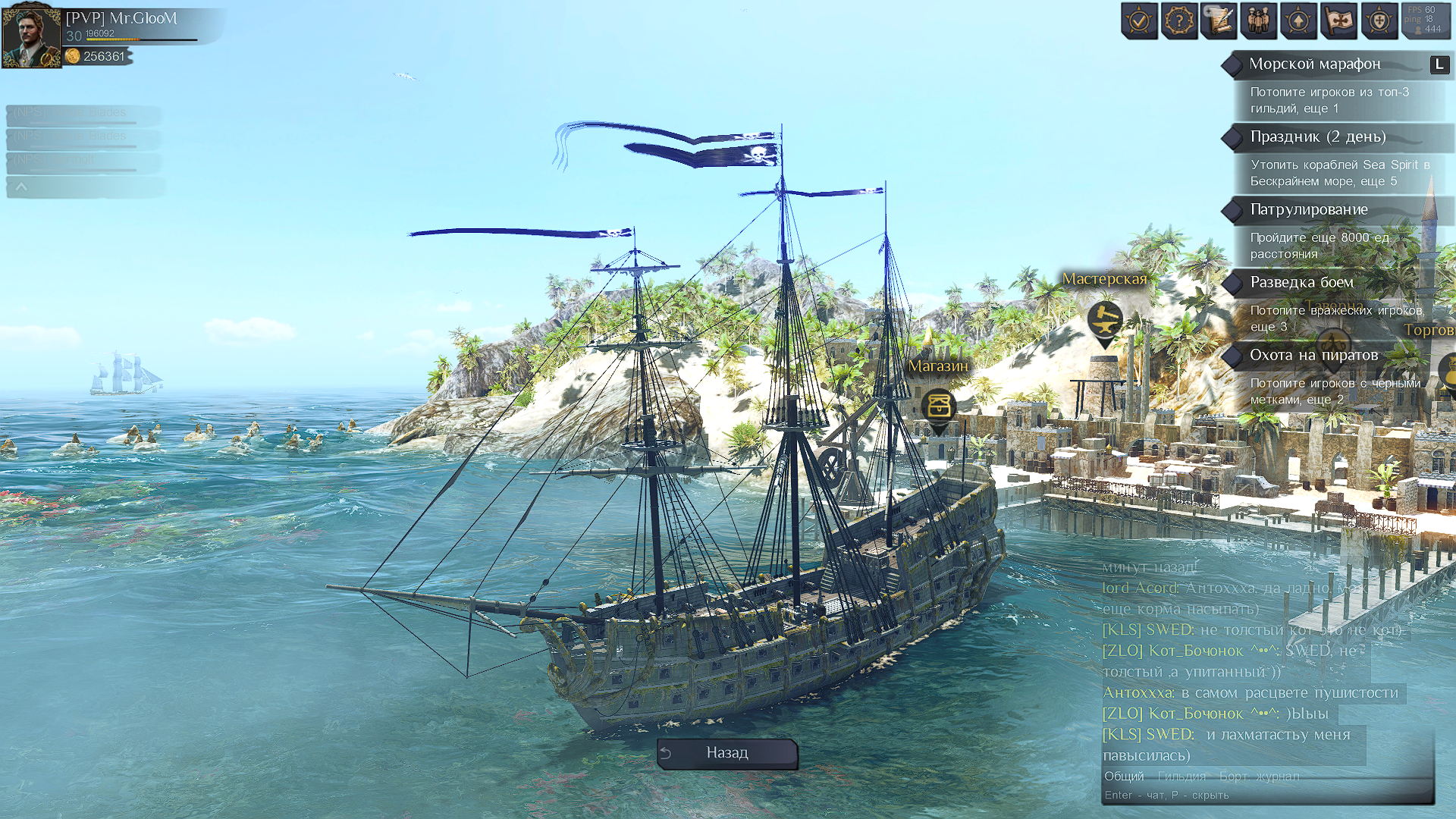The height and width of the screenshot is (819, 1456).
Task: Select the Охота на пиратов quest
Action: click(x=1313, y=356)
